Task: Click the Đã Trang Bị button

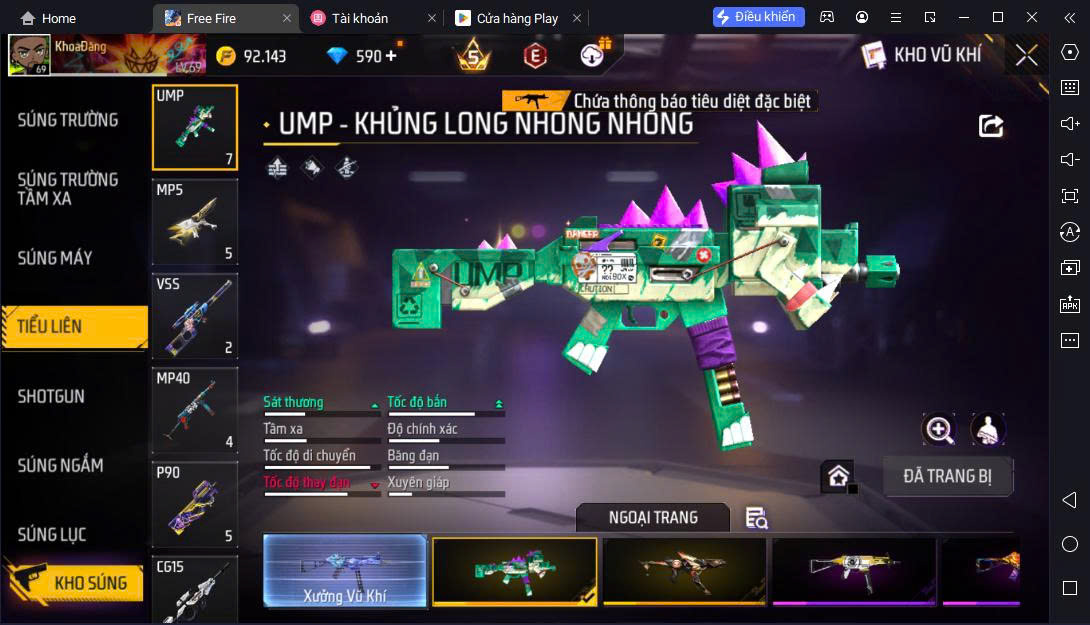Action: tap(947, 476)
